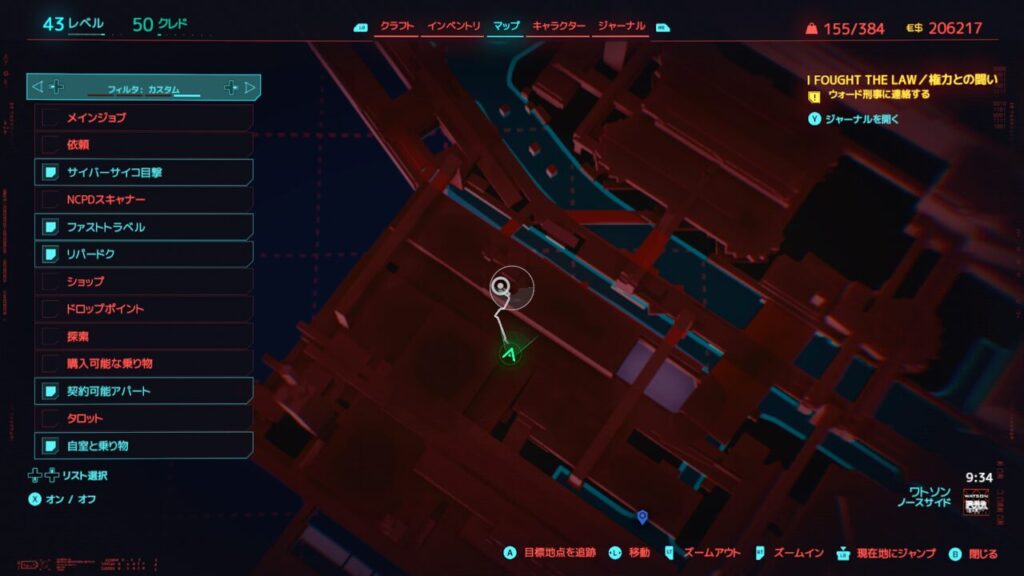The height and width of the screenshot is (576, 1024).
Task: Open the クラフト tab
Action: click(397, 26)
